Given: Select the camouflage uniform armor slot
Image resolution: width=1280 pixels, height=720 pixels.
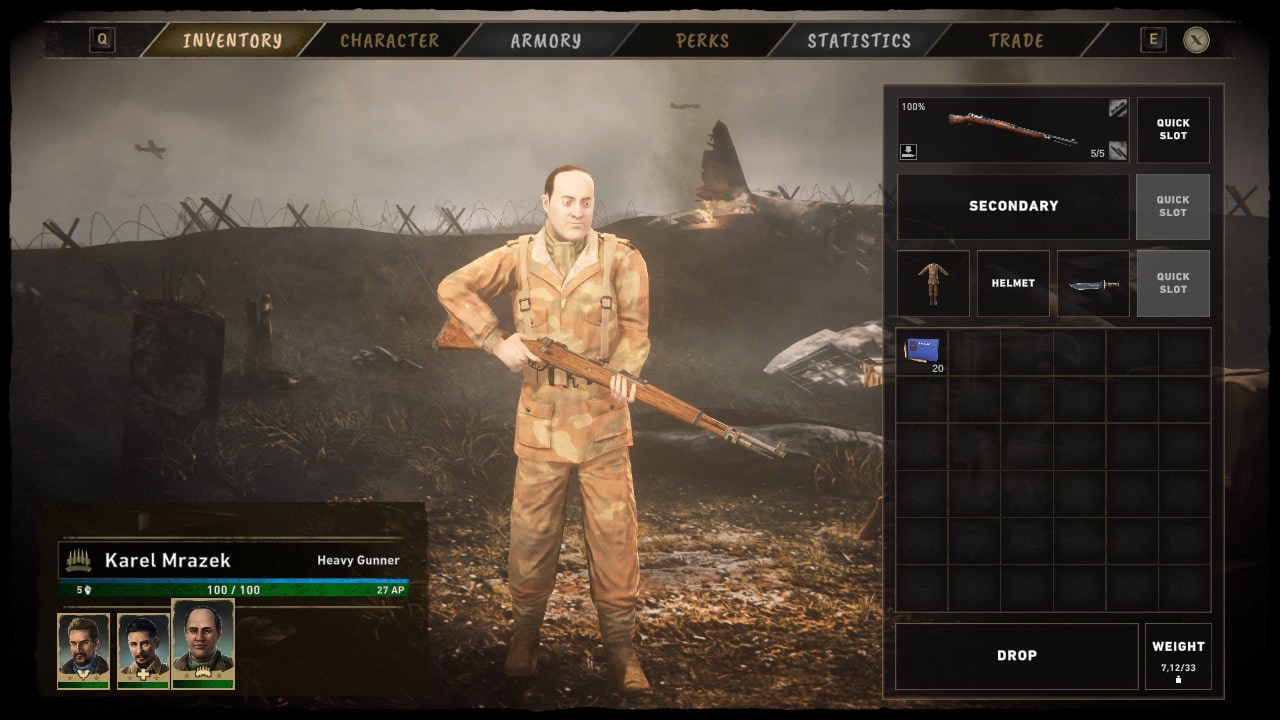Looking at the screenshot, I should pyautogui.click(x=932, y=283).
